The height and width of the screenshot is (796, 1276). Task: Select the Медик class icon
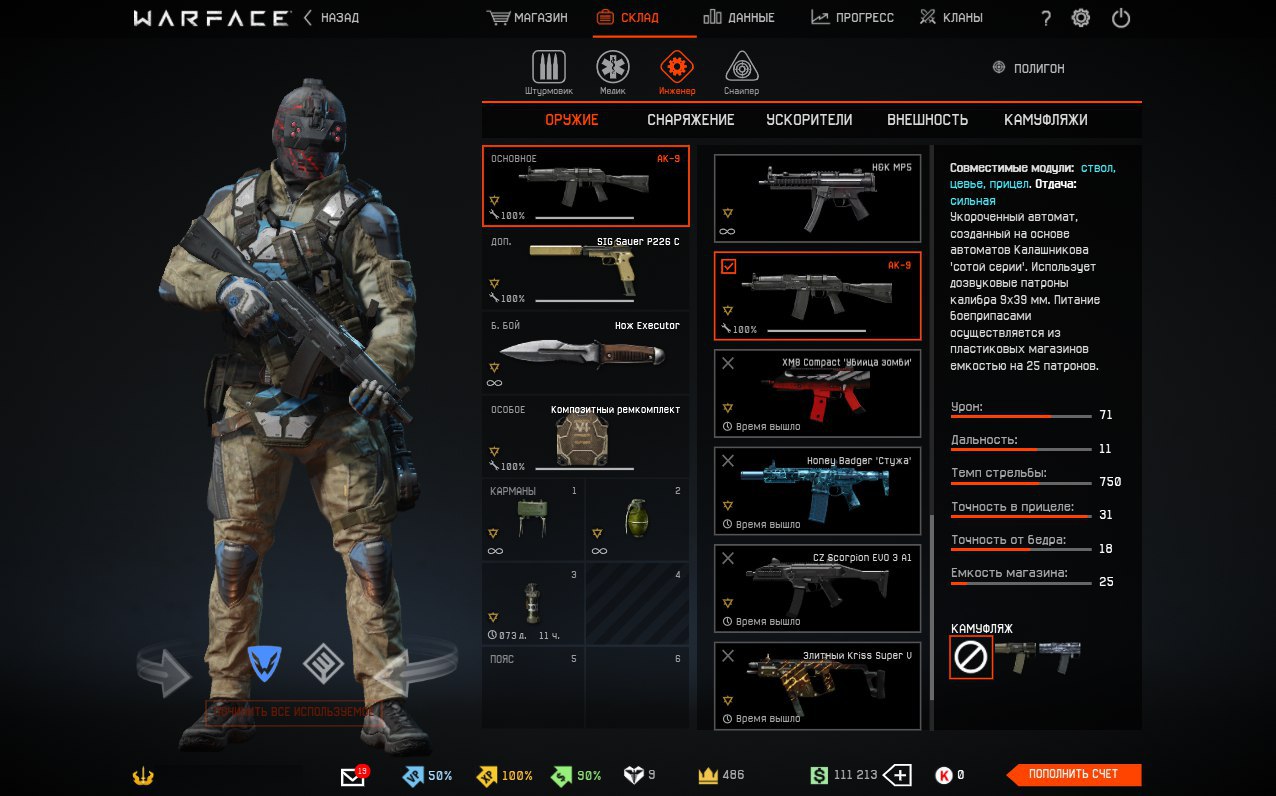click(x=613, y=69)
